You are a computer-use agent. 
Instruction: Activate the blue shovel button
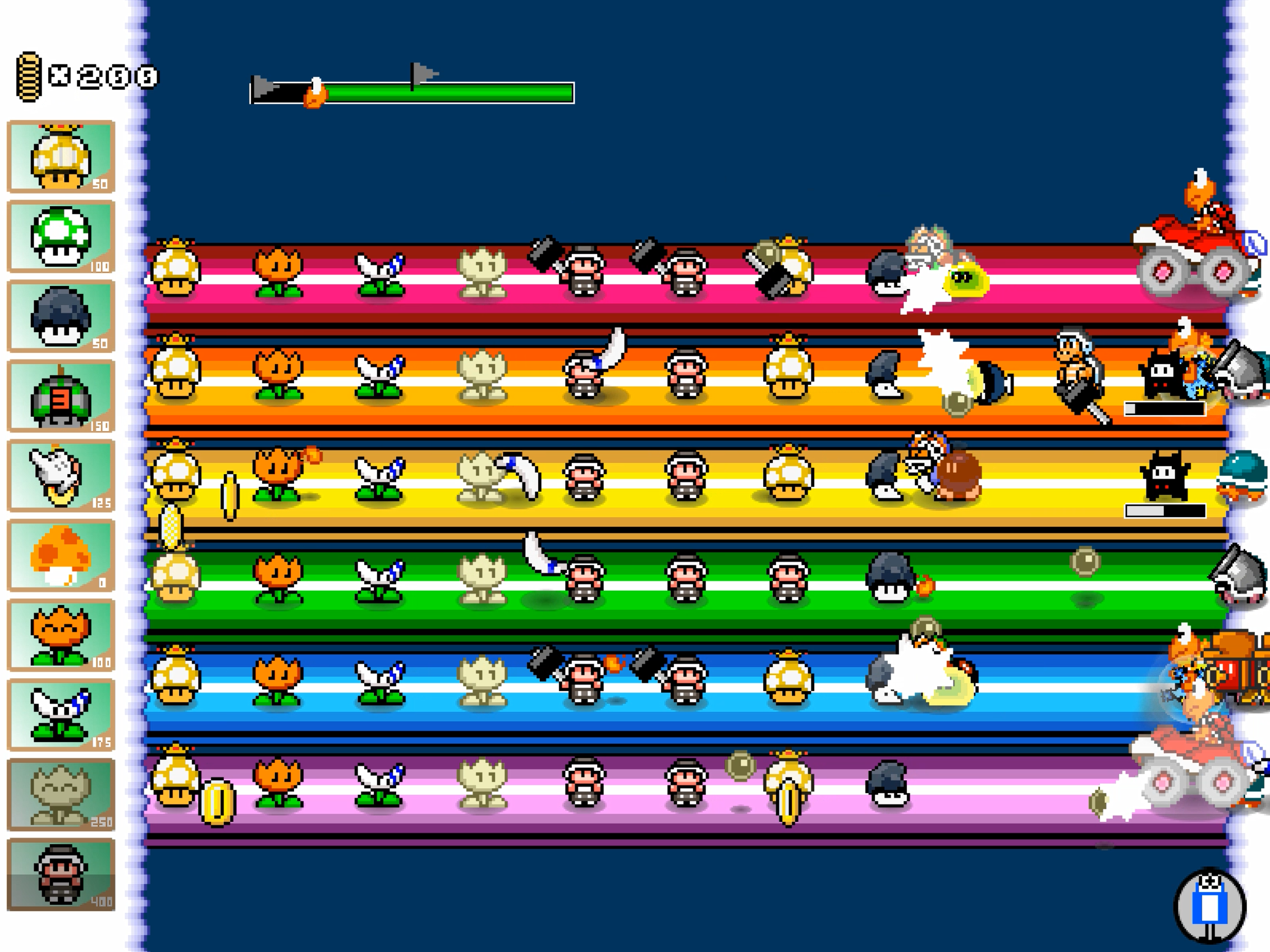click(1210, 905)
